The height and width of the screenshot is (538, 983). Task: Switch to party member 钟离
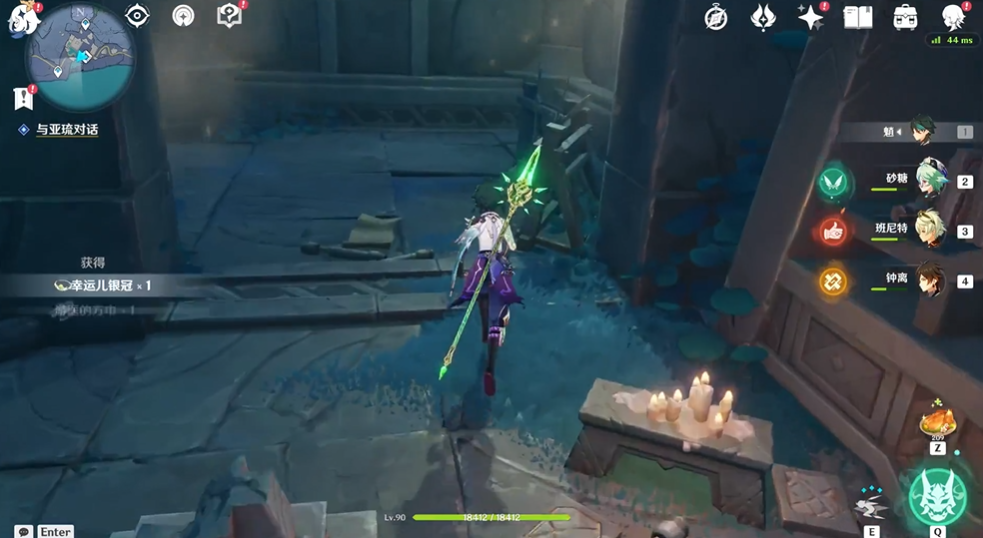[x=931, y=279]
